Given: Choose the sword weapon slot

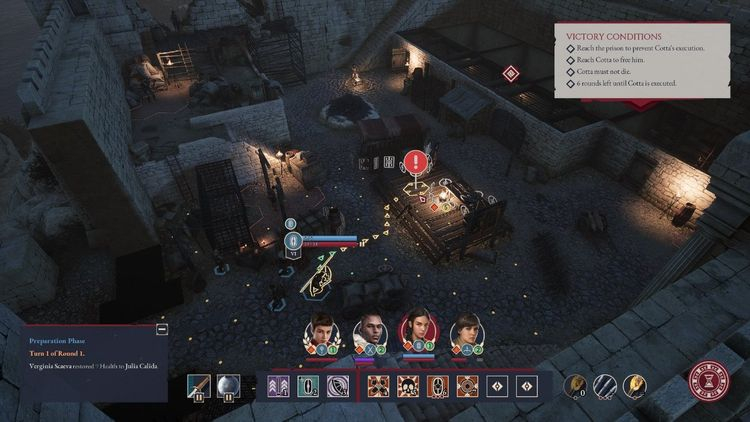Looking at the screenshot, I should click(x=198, y=386).
